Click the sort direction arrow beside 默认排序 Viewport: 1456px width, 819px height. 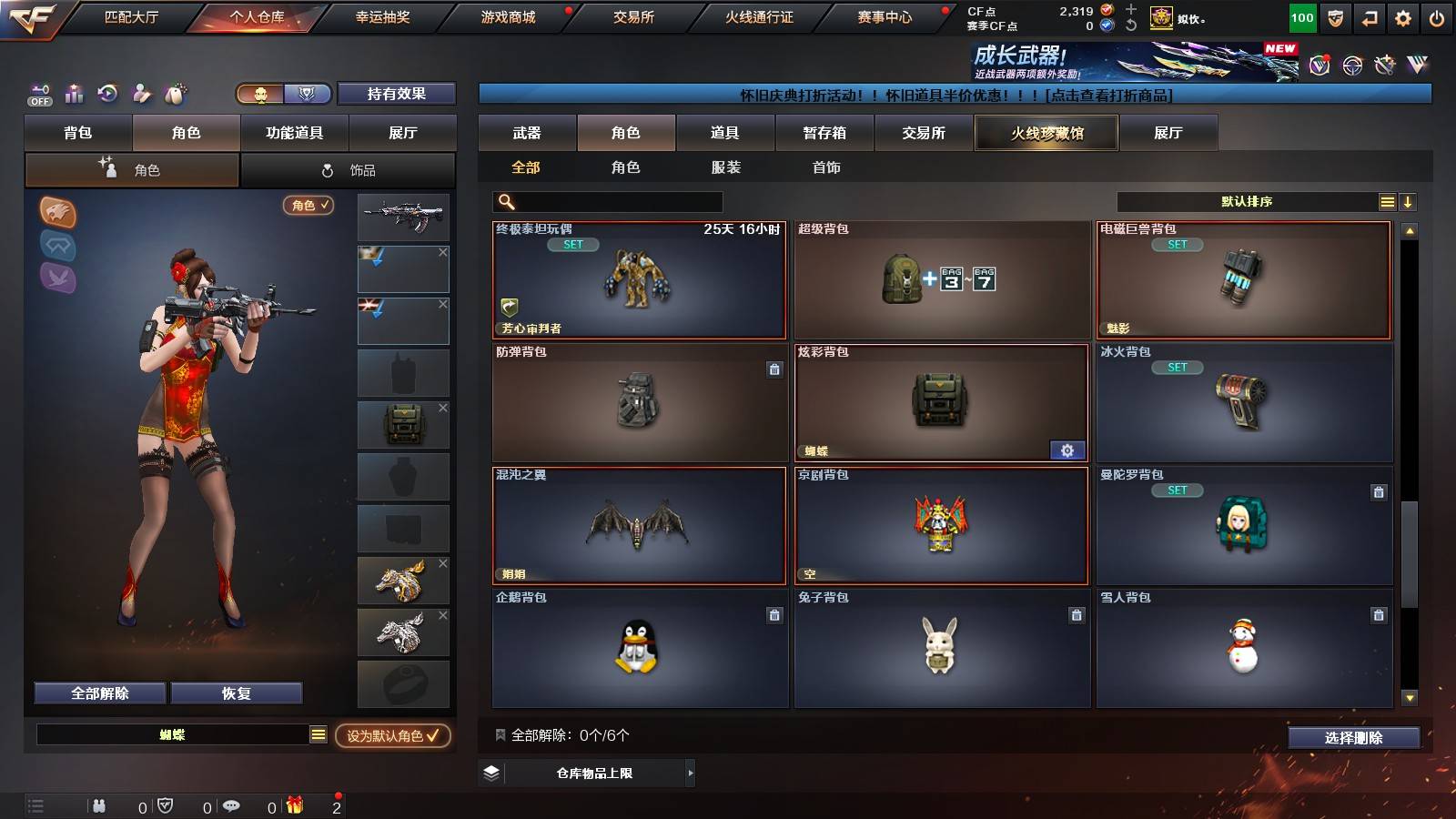pyautogui.click(x=1410, y=201)
